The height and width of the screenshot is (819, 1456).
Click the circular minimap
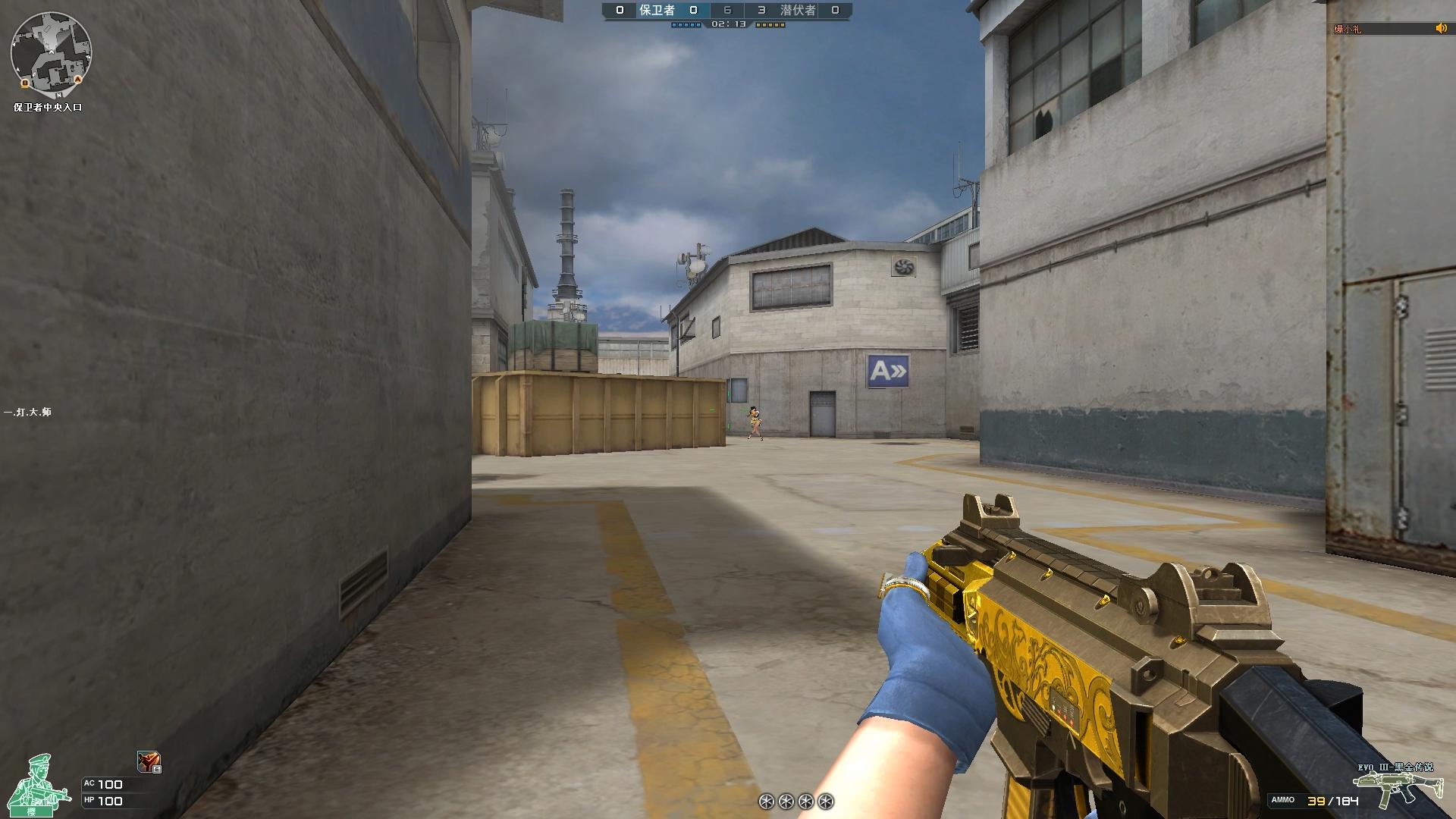[x=51, y=52]
